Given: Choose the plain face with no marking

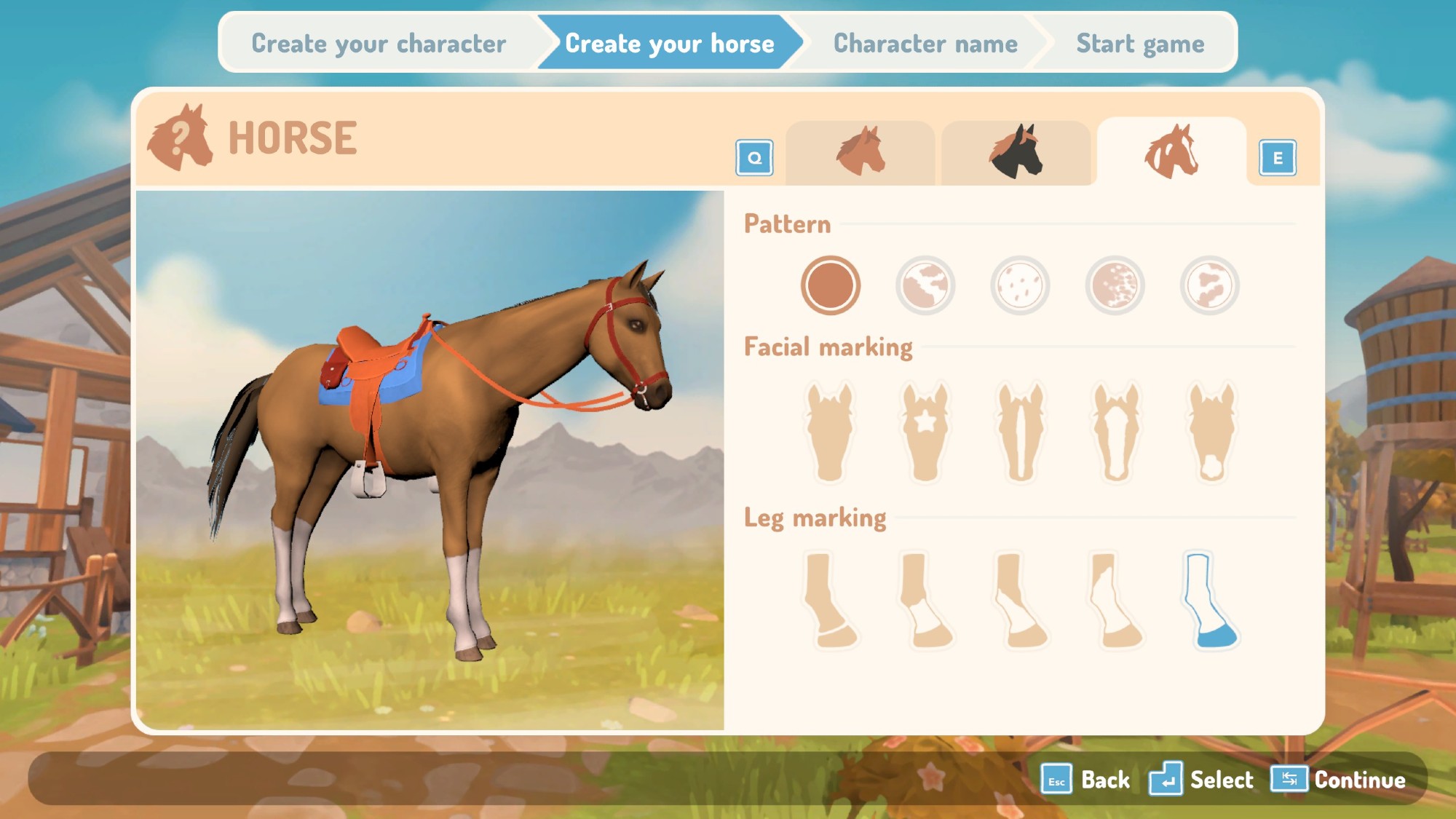Looking at the screenshot, I should pyautogui.click(x=830, y=432).
